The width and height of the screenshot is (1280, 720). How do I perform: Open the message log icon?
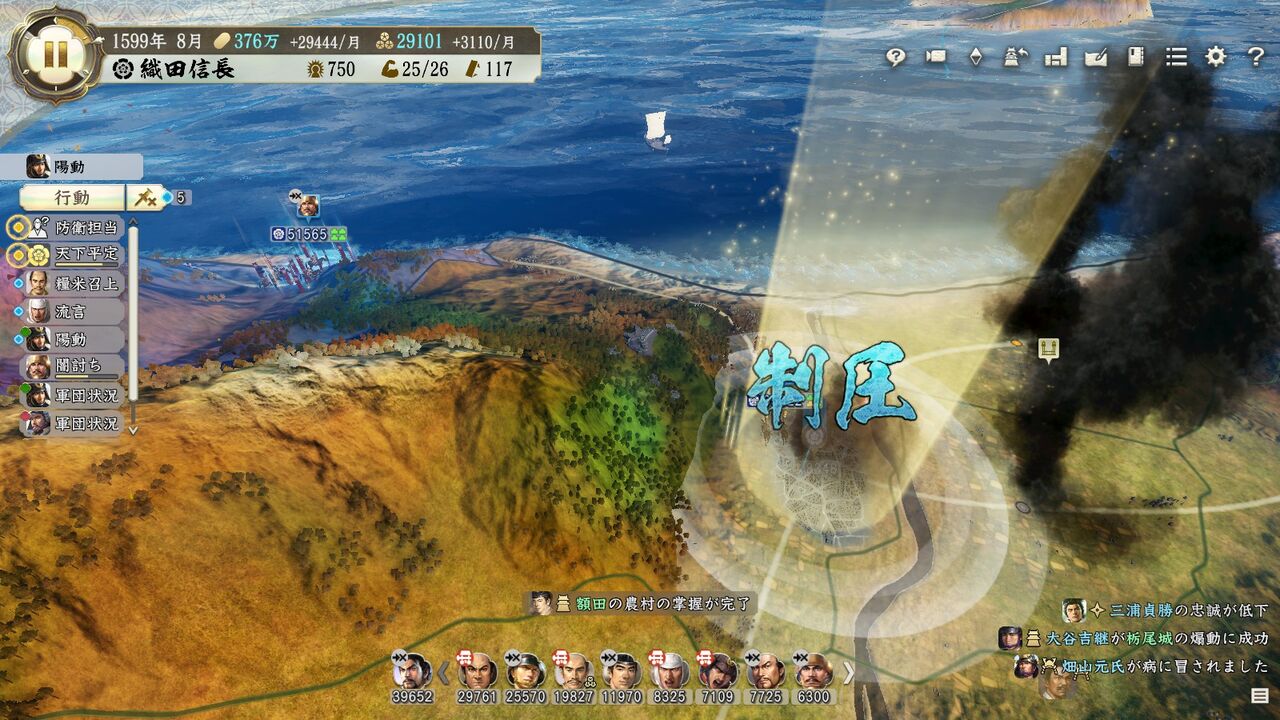pyautogui.click(x=1260, y=695)
